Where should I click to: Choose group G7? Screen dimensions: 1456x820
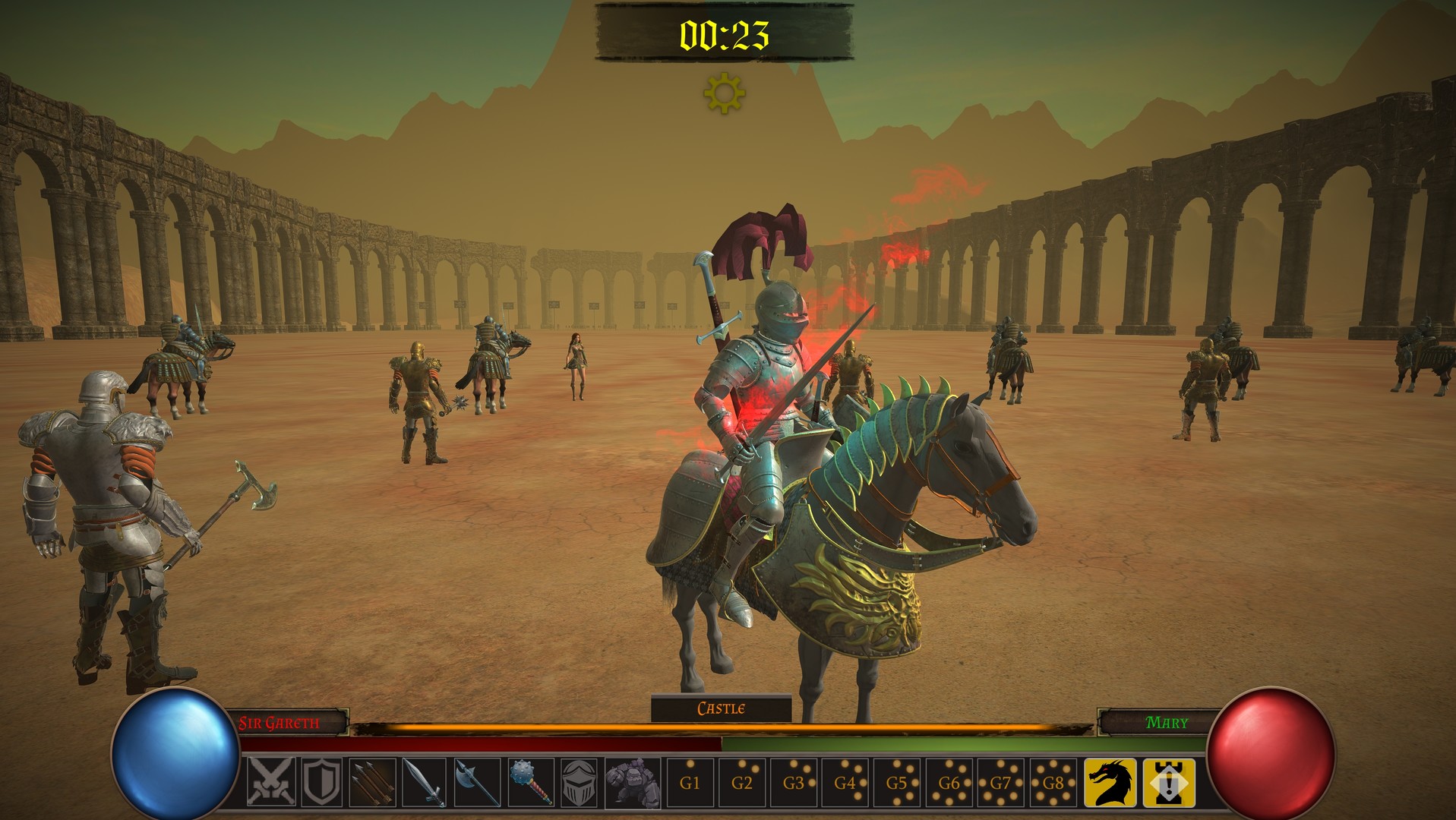pyautogui.click(x=1001, y=782)
